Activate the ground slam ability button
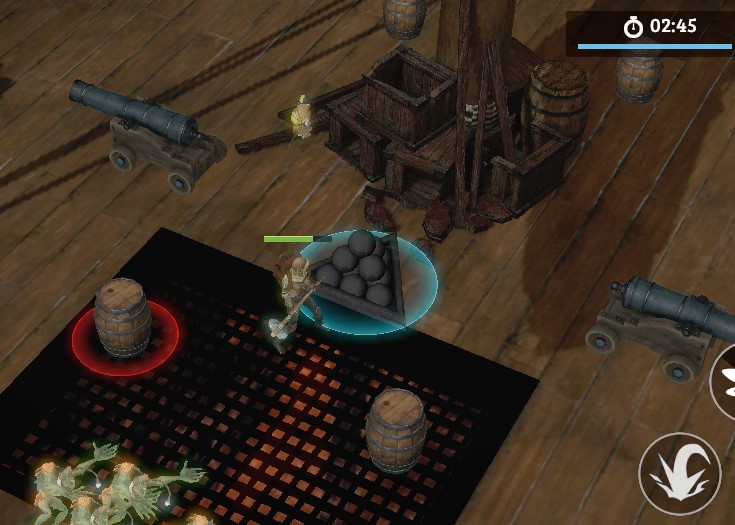 tap(680, 474)
